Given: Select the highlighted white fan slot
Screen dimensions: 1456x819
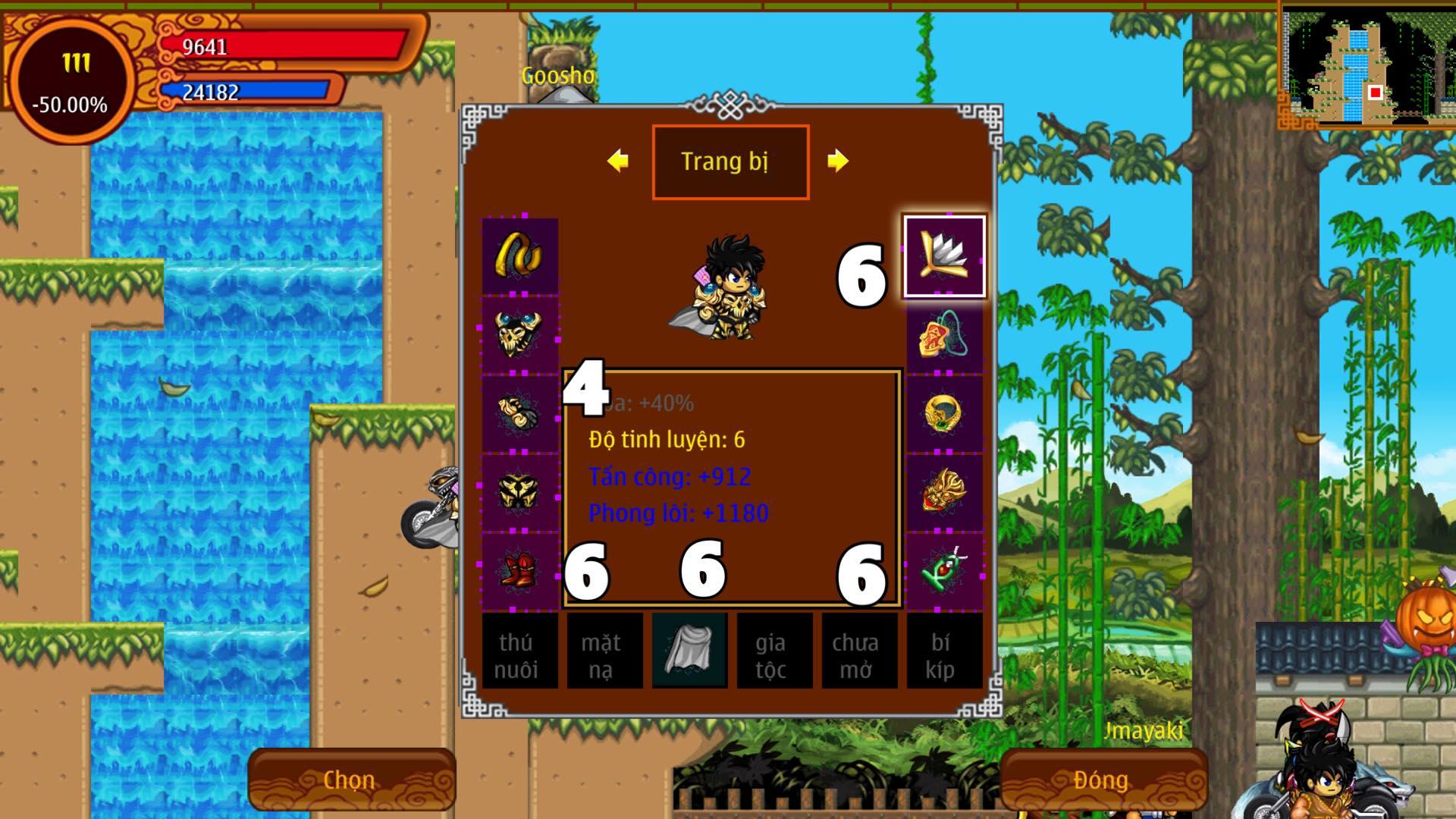Looking at the screenshot, I should tap(944, 256).
